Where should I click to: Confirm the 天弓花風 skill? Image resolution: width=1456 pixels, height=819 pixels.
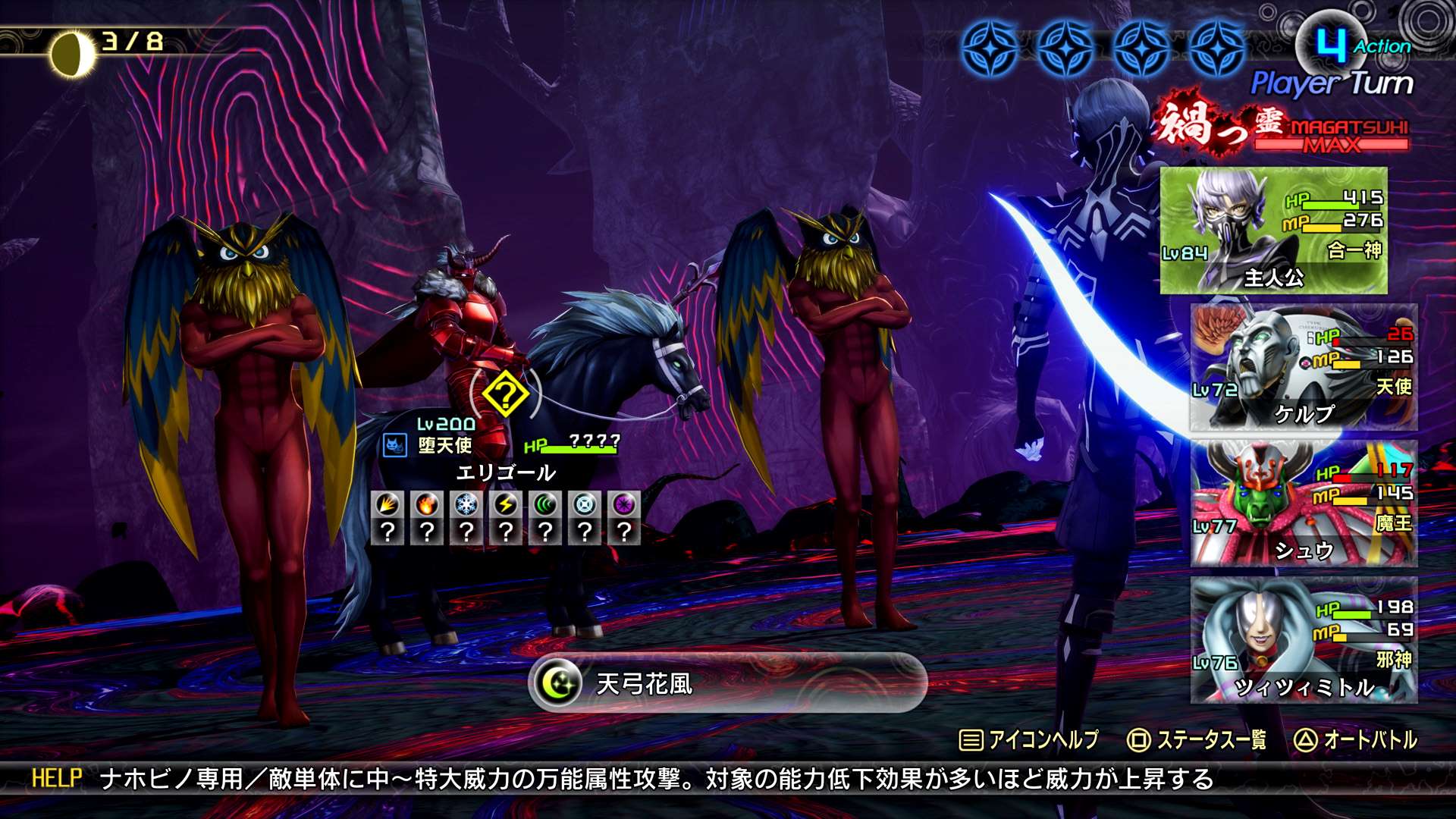click(x=726, y=683)
